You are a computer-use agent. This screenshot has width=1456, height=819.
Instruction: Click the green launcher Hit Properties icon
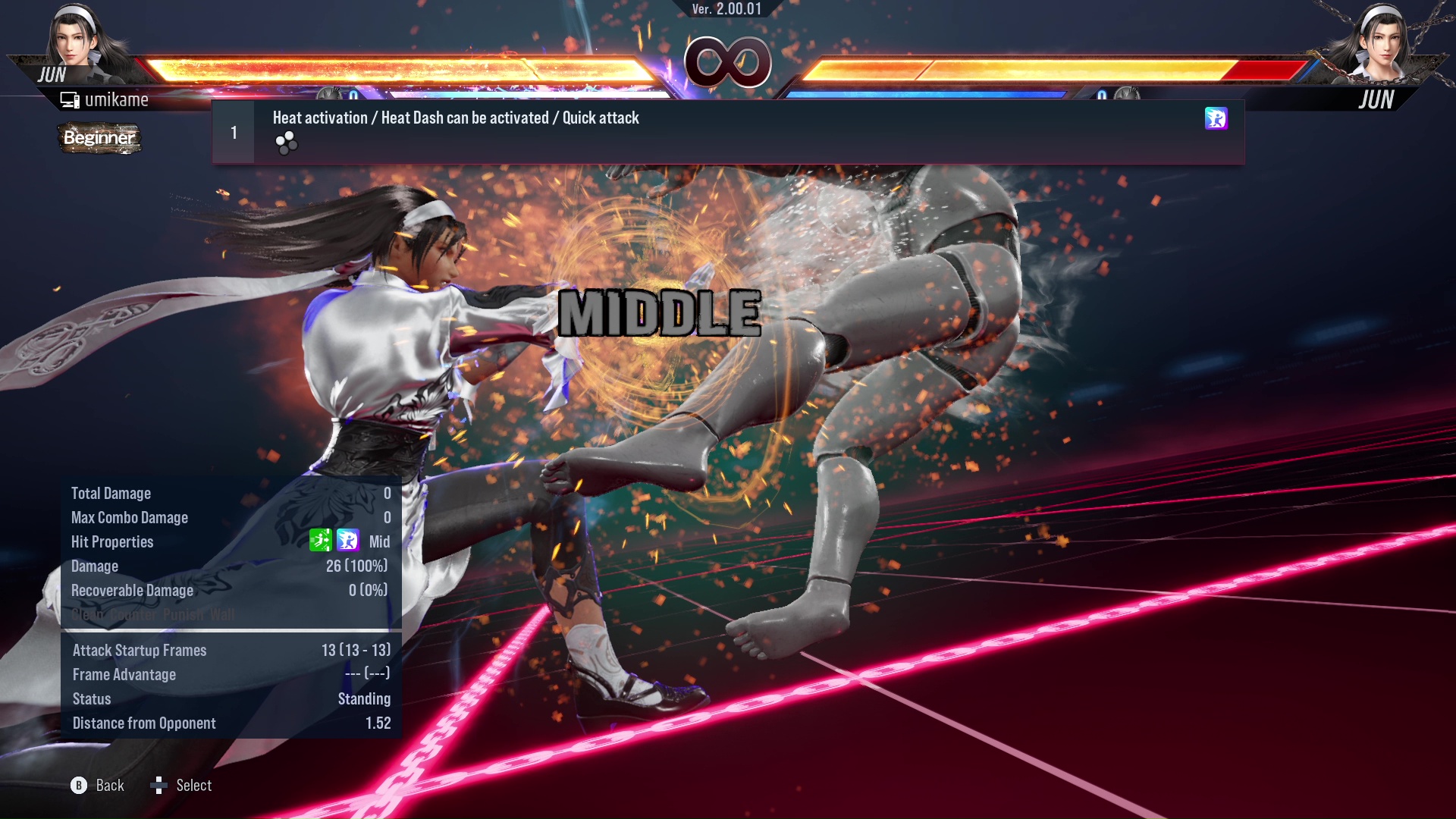point(322,541)
